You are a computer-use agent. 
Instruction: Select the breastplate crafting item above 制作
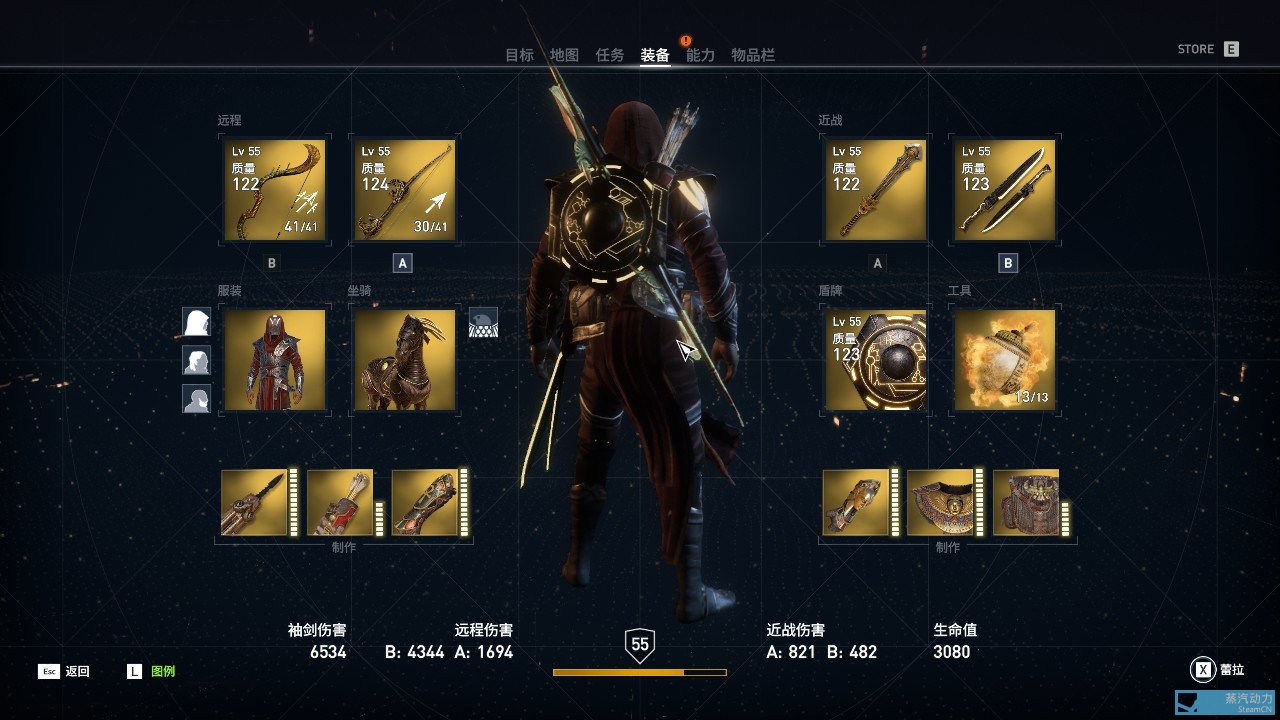[x=940, y=503]
